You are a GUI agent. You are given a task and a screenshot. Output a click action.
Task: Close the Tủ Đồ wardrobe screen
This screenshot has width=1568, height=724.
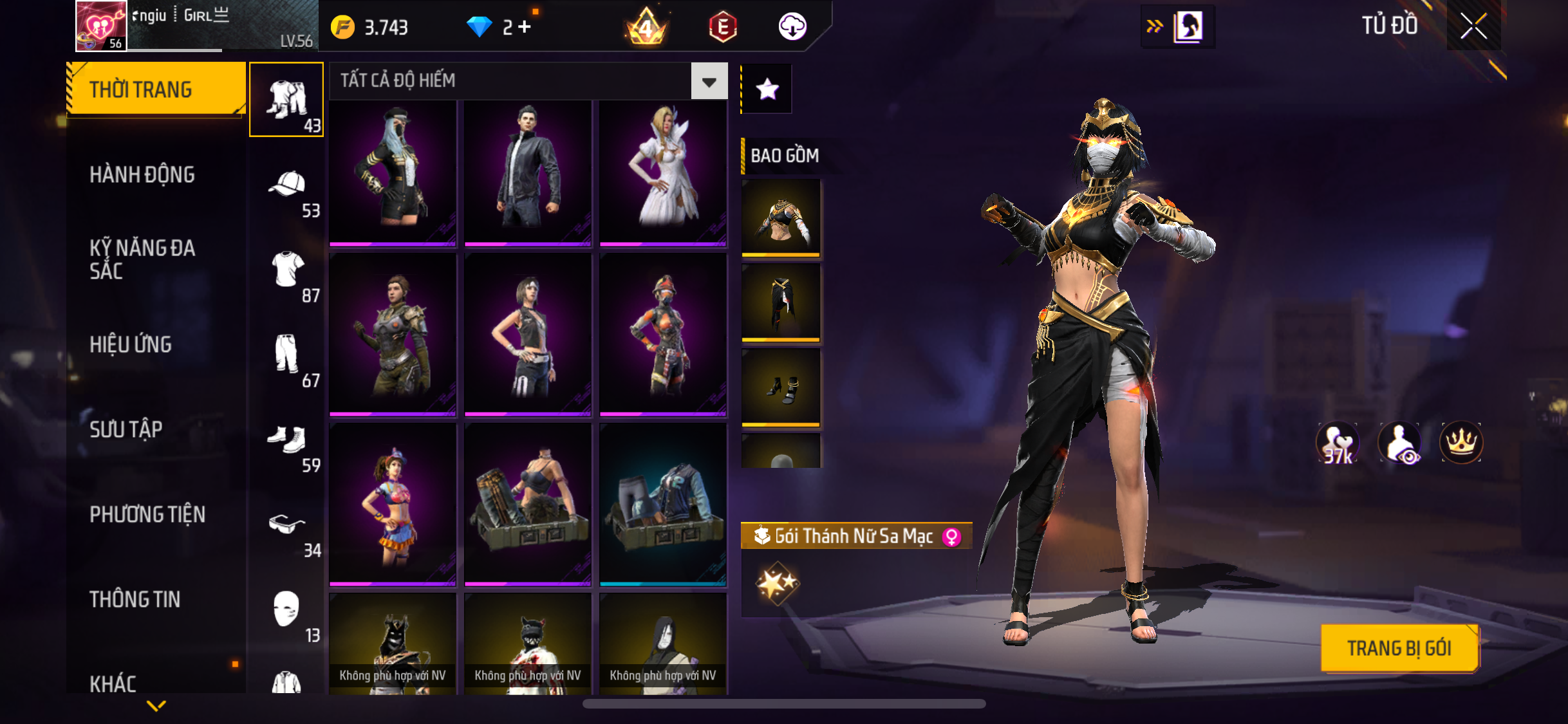click(1473, 26)
